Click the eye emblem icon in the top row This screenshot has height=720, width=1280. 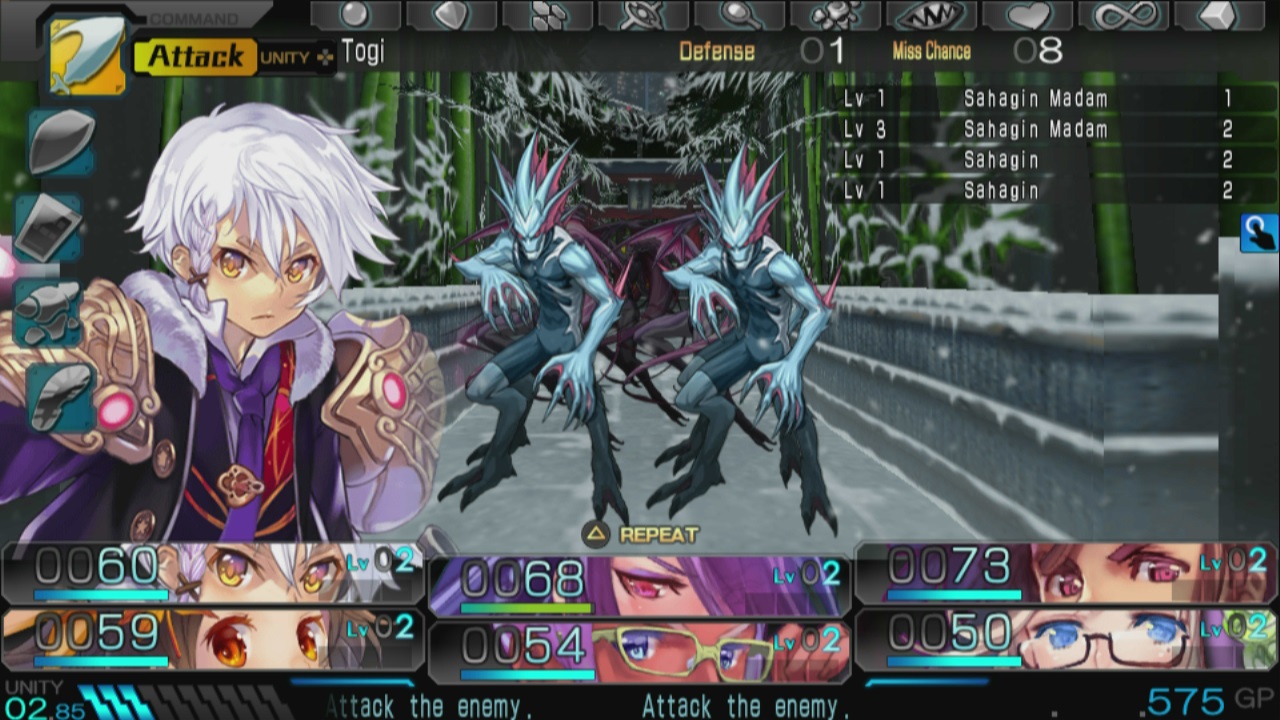[x=639, y=12]
